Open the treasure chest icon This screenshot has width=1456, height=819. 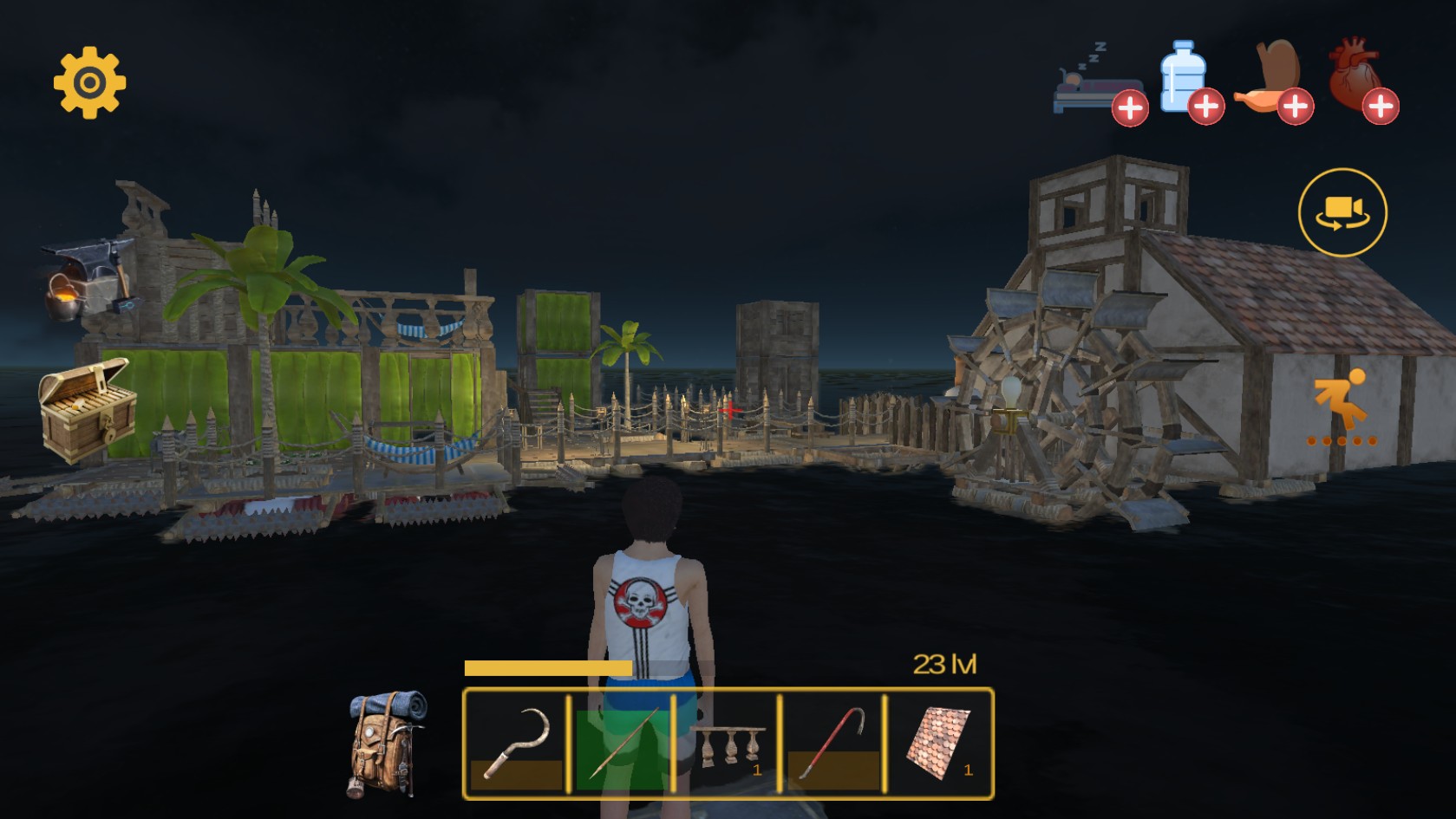[x=87, y=409]
